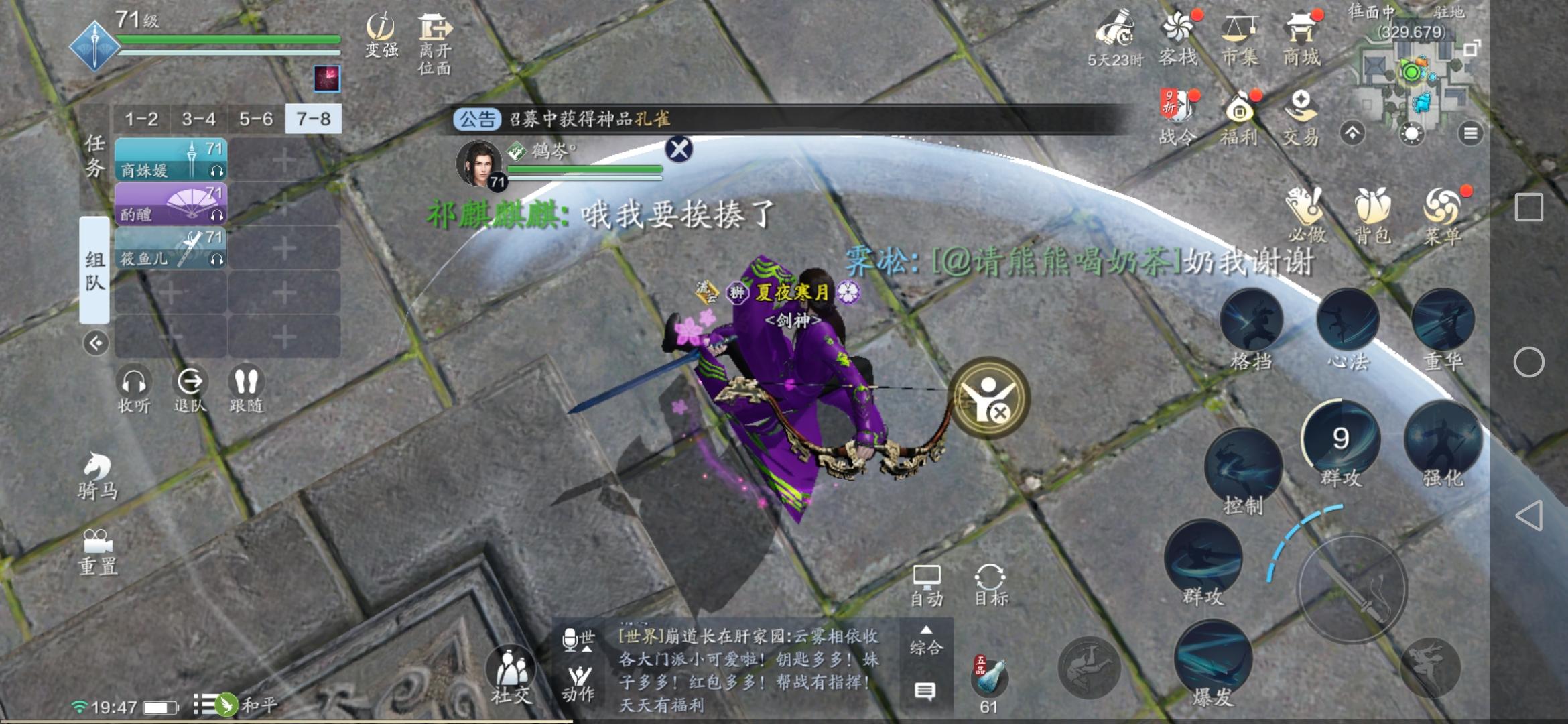
Task: Toggle 自动 auto-battle mode
Action: (926, 583)
